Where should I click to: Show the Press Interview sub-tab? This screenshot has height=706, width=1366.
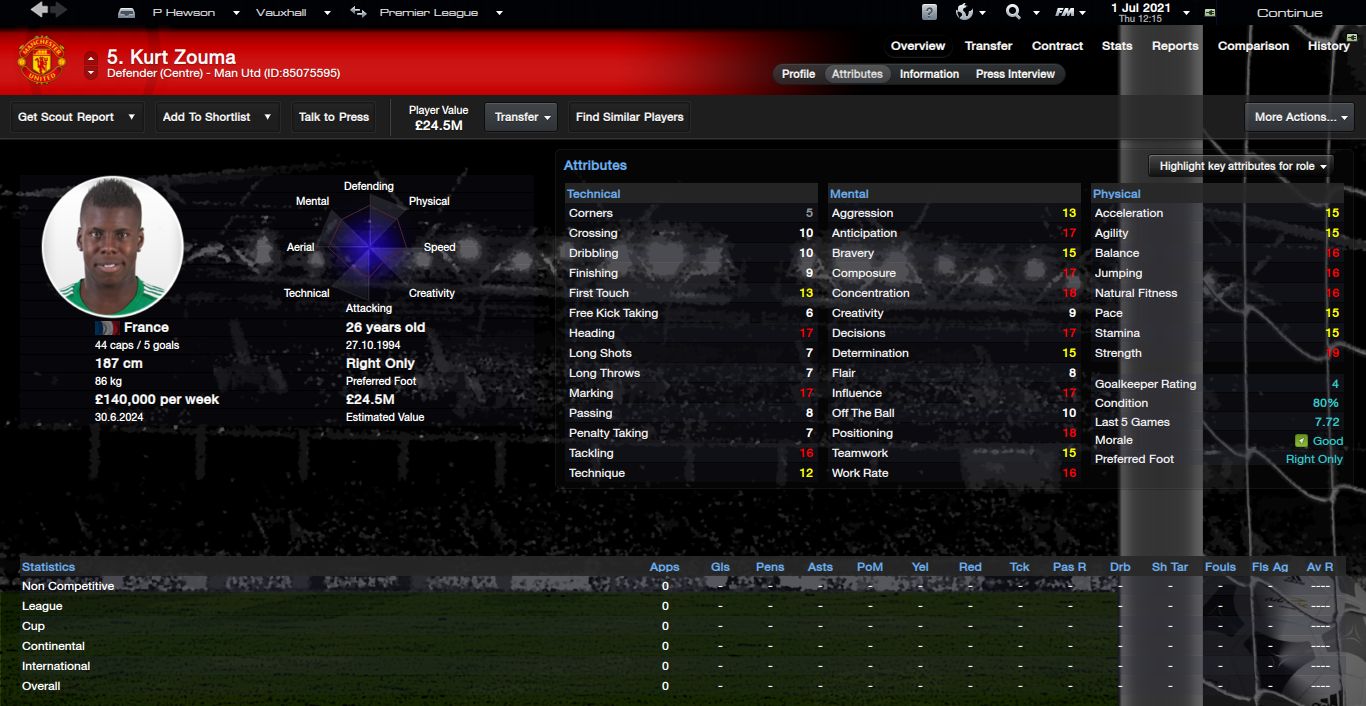[1015, 74]
